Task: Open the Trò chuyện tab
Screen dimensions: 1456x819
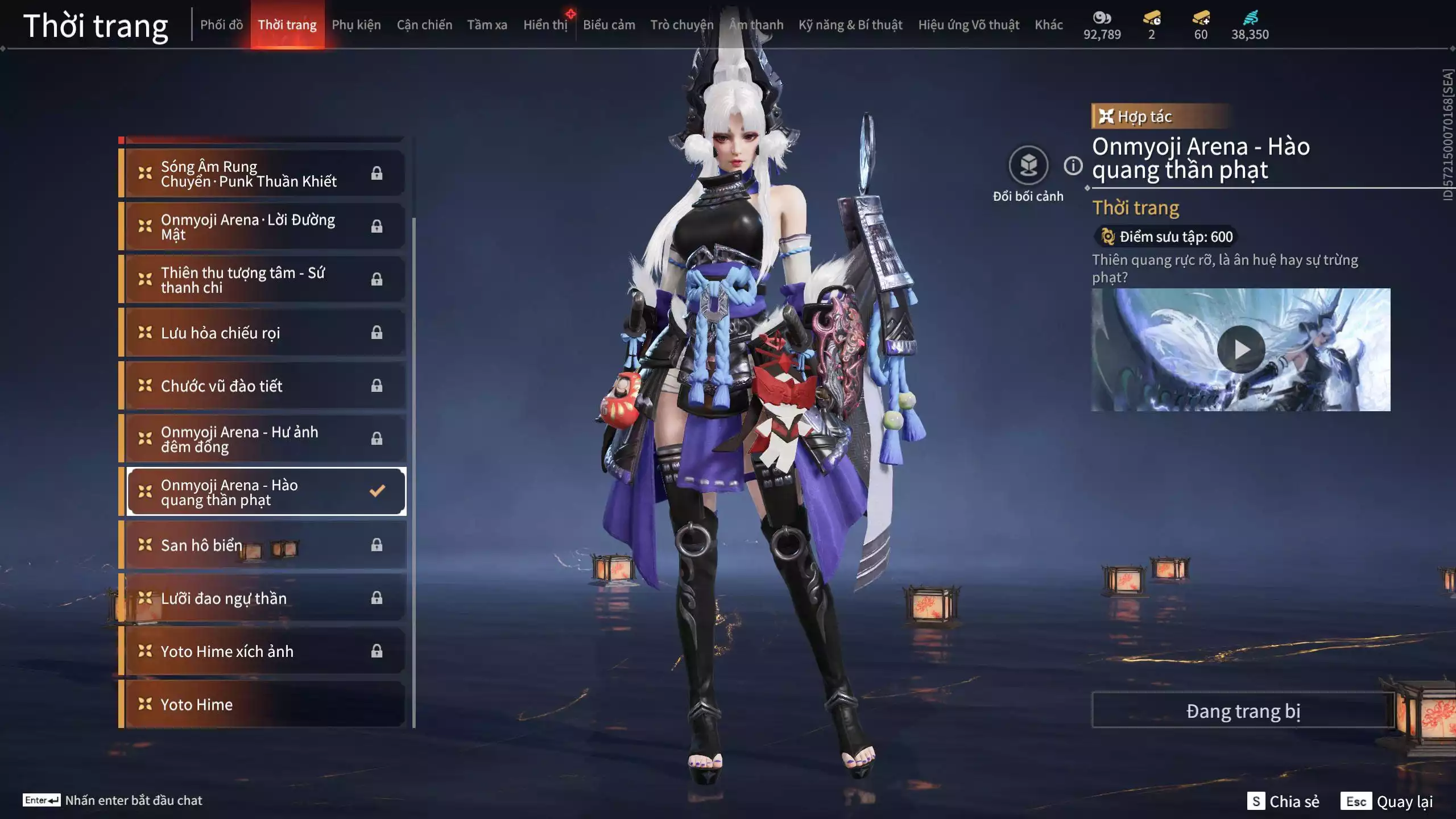Action: pos(681,25)
